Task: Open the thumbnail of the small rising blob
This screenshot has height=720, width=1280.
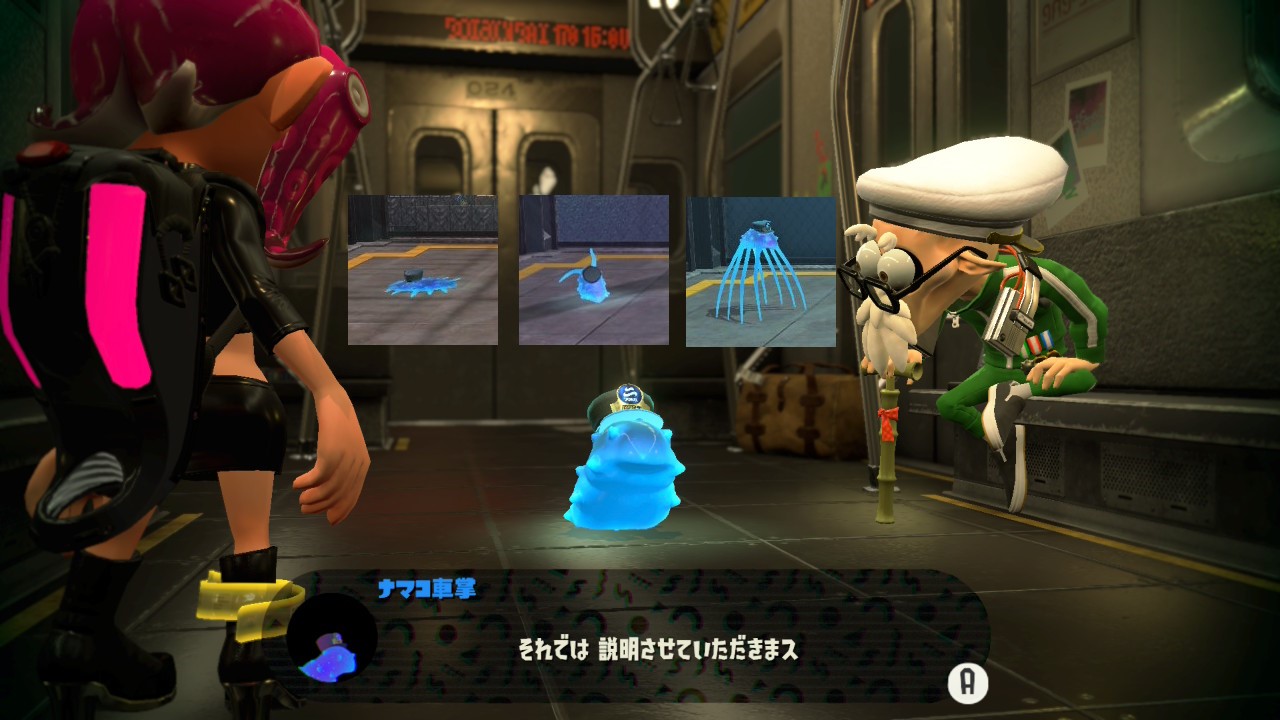Action: (593, 270)
